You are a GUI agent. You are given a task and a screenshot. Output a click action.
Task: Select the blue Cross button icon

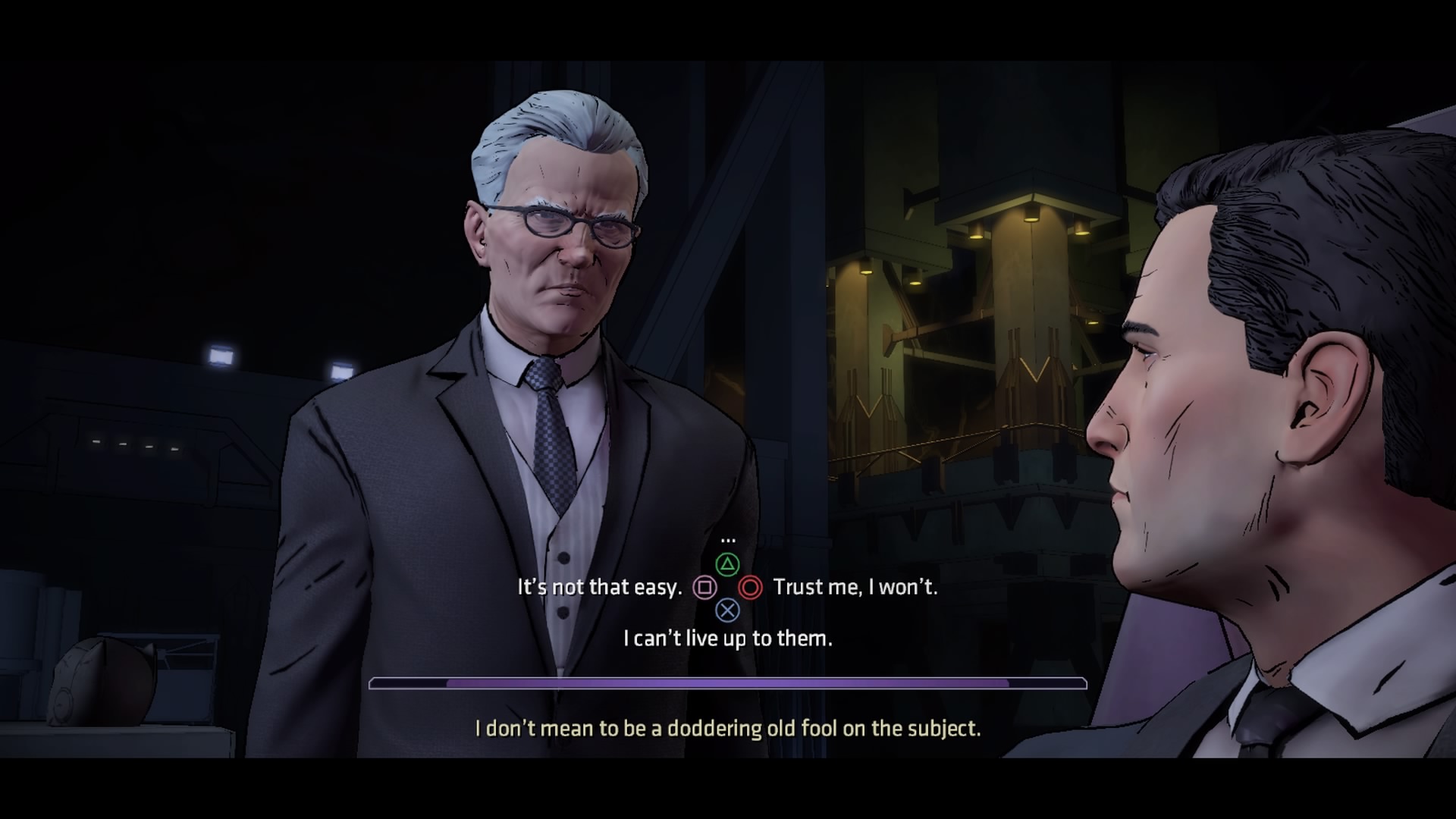point(729,610)
